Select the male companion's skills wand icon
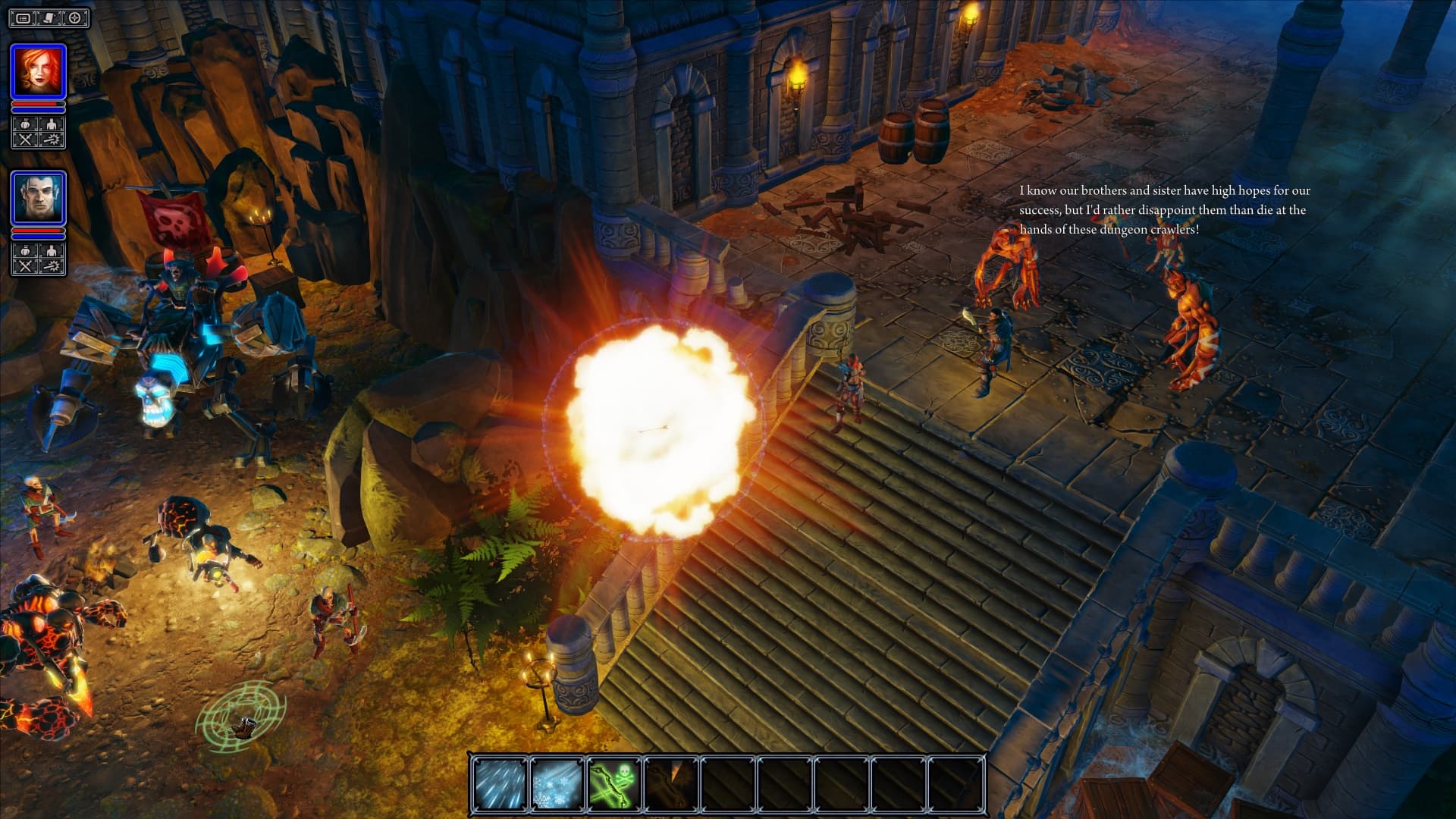The image size is (1456, 819). click(51, 264)
